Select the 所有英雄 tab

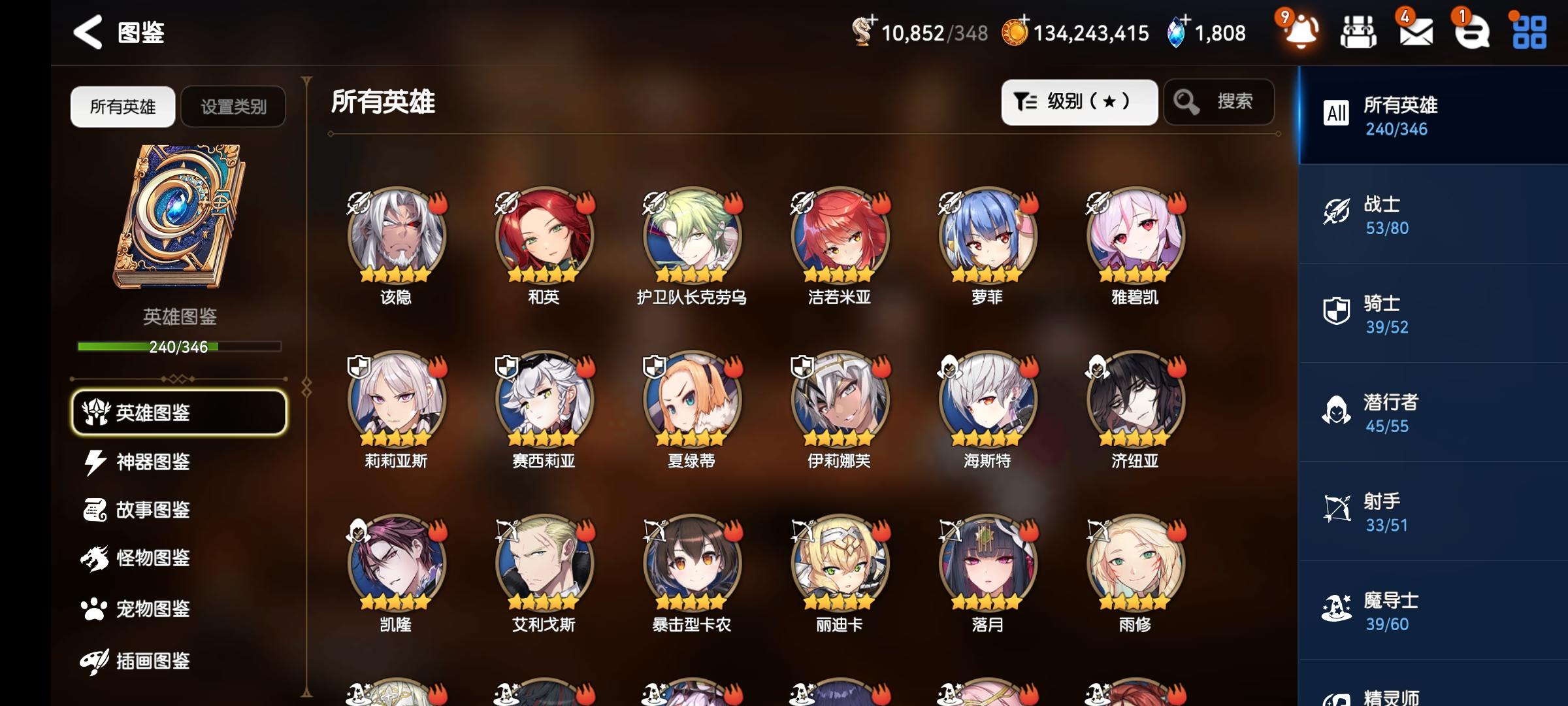[x=122, y=106]
